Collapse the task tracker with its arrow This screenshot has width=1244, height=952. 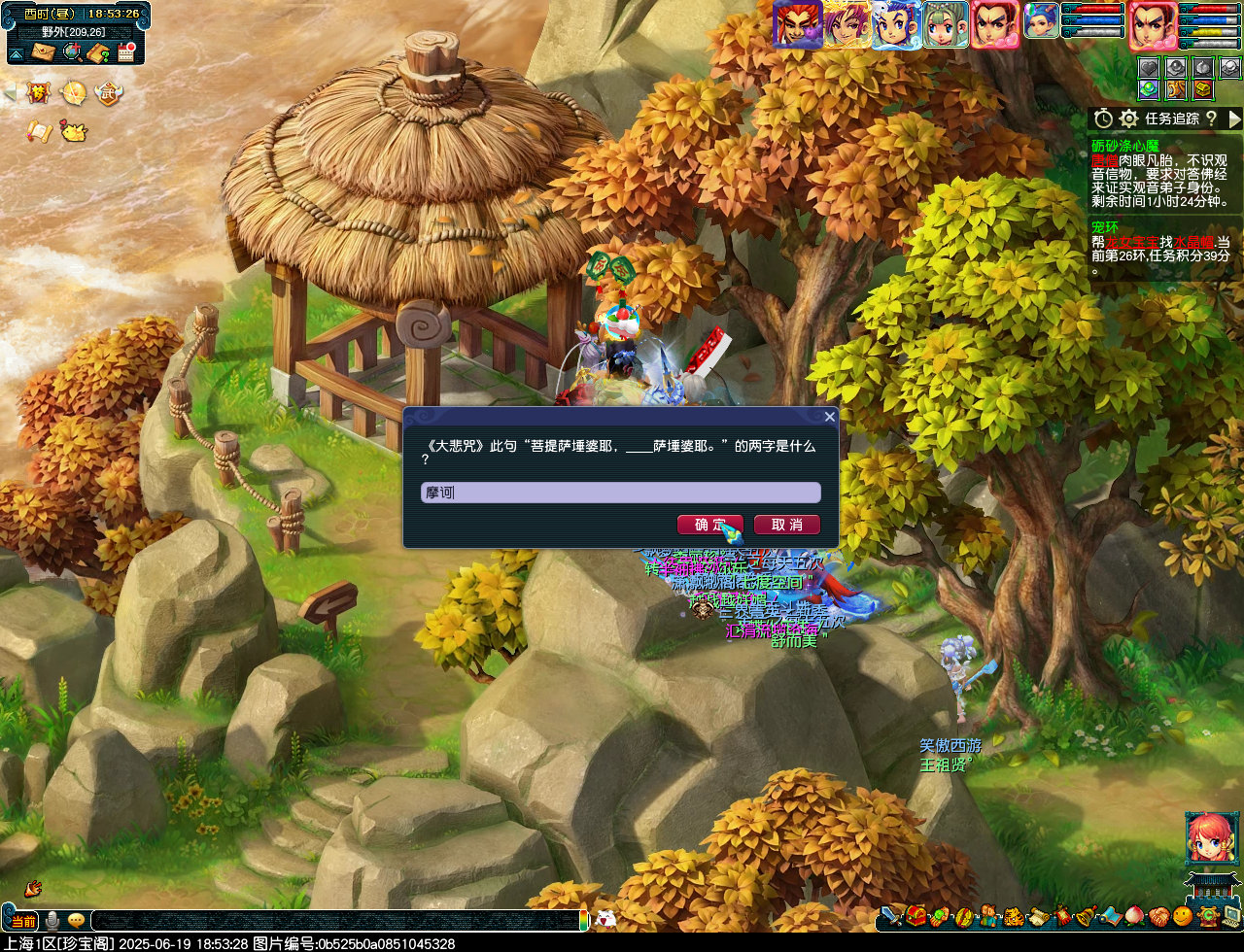coord(1235,119)
